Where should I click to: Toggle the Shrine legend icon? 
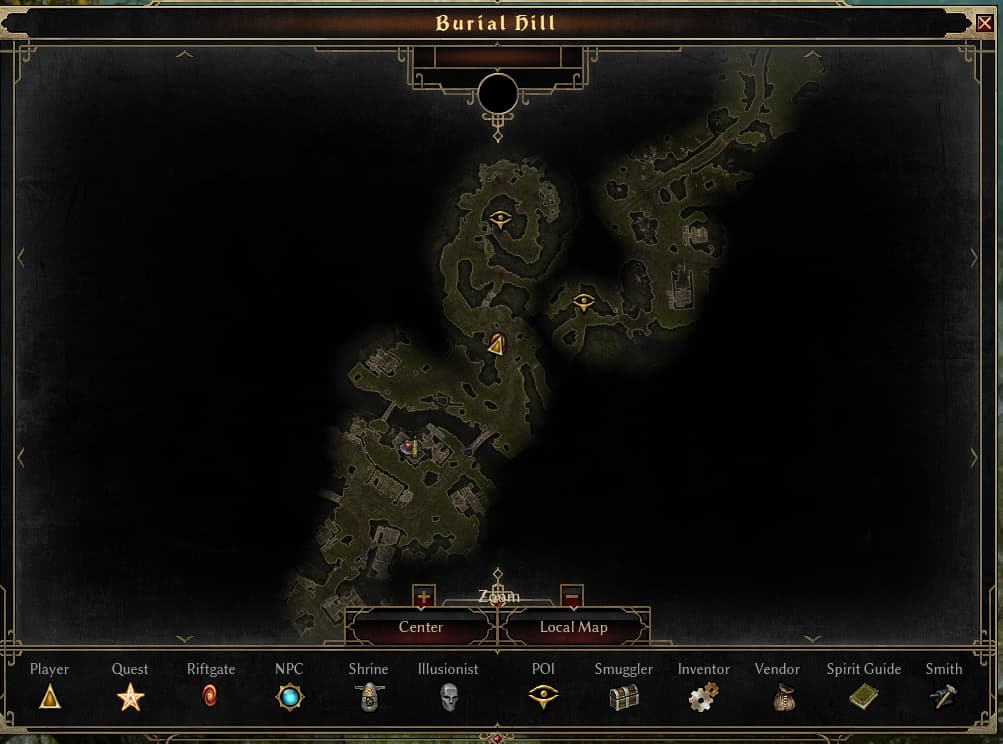pos(368,697)
